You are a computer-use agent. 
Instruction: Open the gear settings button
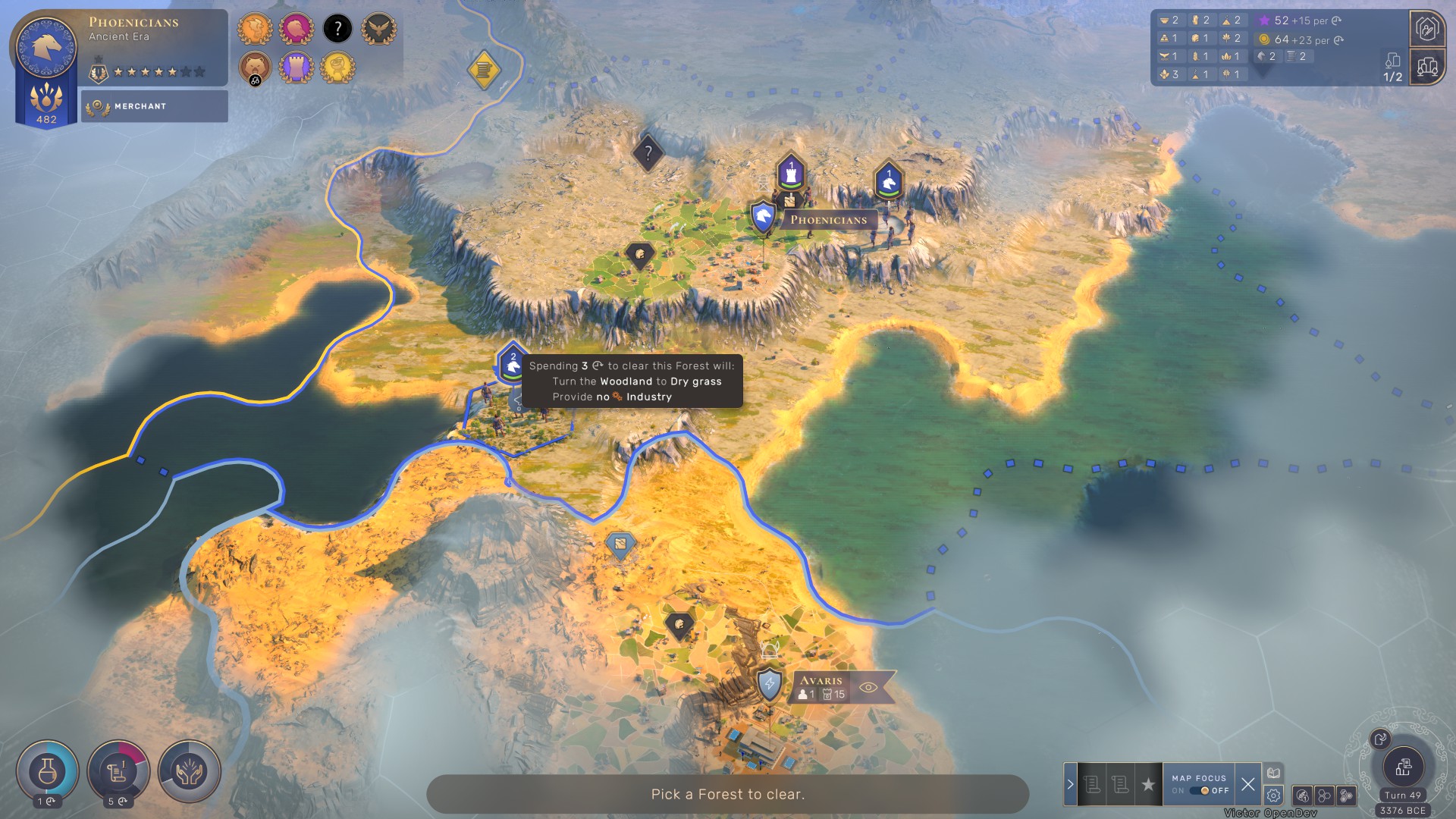1273,795
